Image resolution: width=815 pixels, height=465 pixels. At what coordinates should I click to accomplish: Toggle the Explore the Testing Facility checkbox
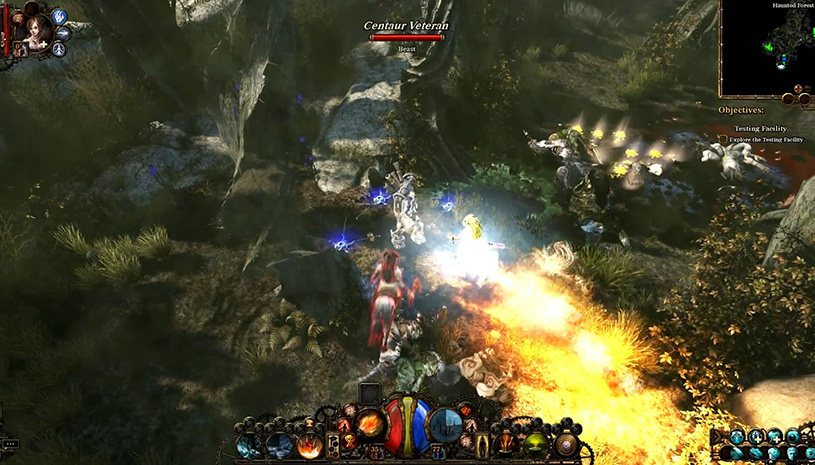pos(723,139)
